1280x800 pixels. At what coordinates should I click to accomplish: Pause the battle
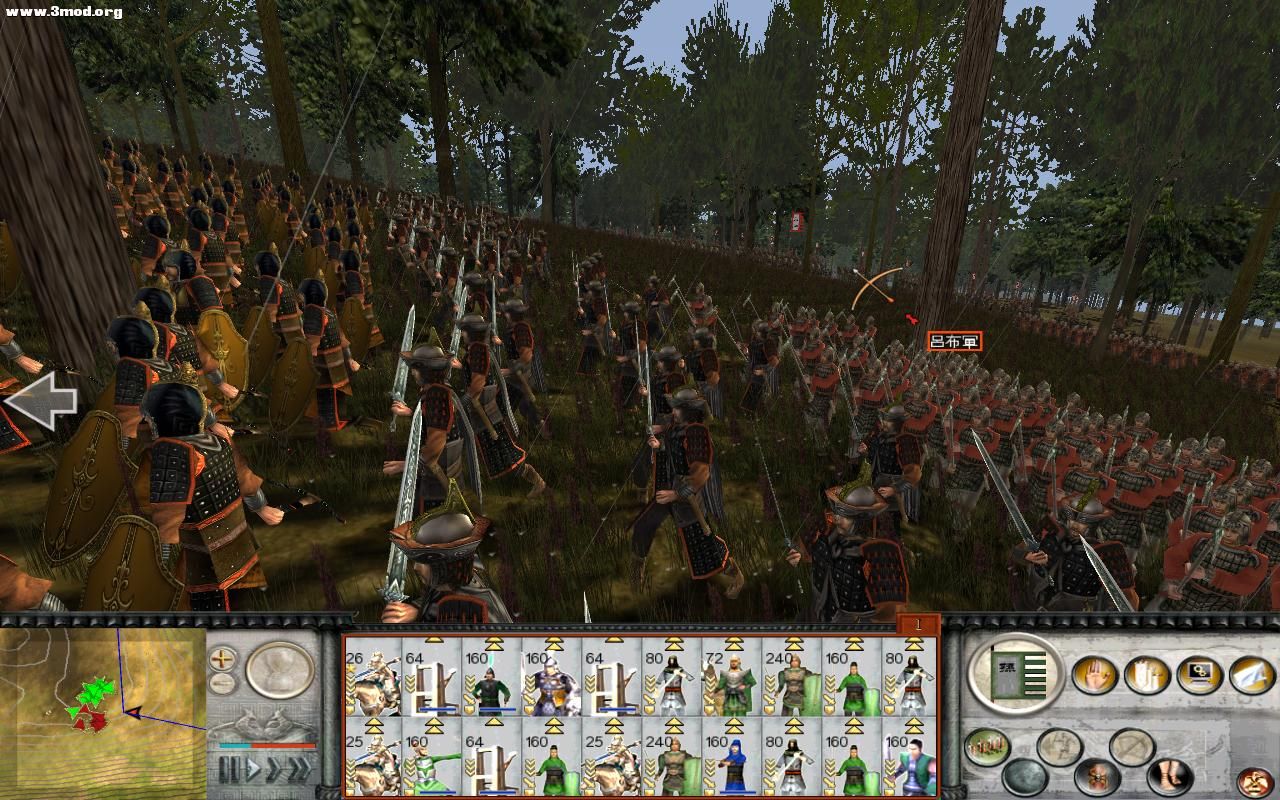click(230, 771)
